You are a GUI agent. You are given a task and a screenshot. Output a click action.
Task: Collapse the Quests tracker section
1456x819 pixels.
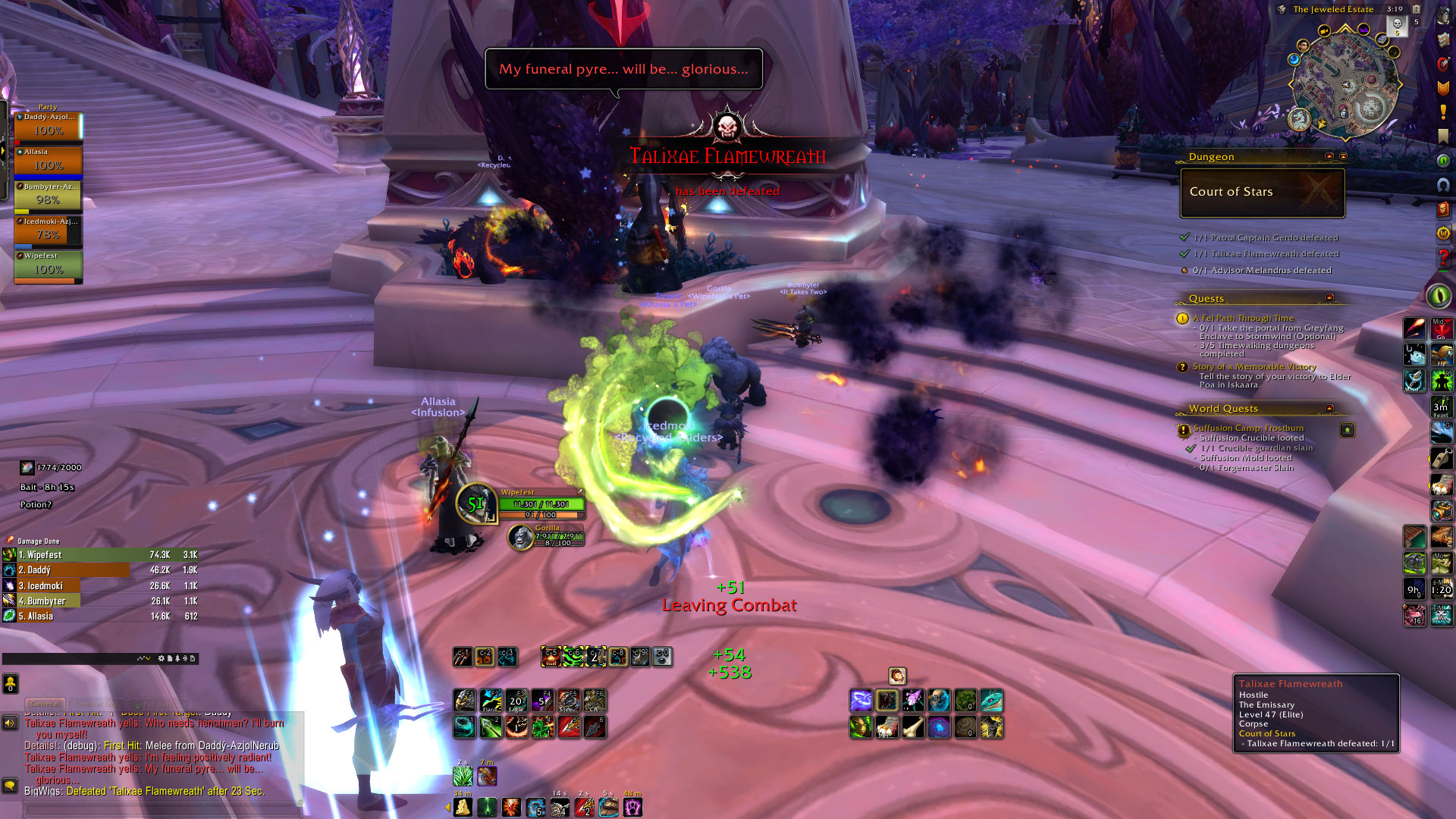pyautogui.click(x=1329, y=298)
